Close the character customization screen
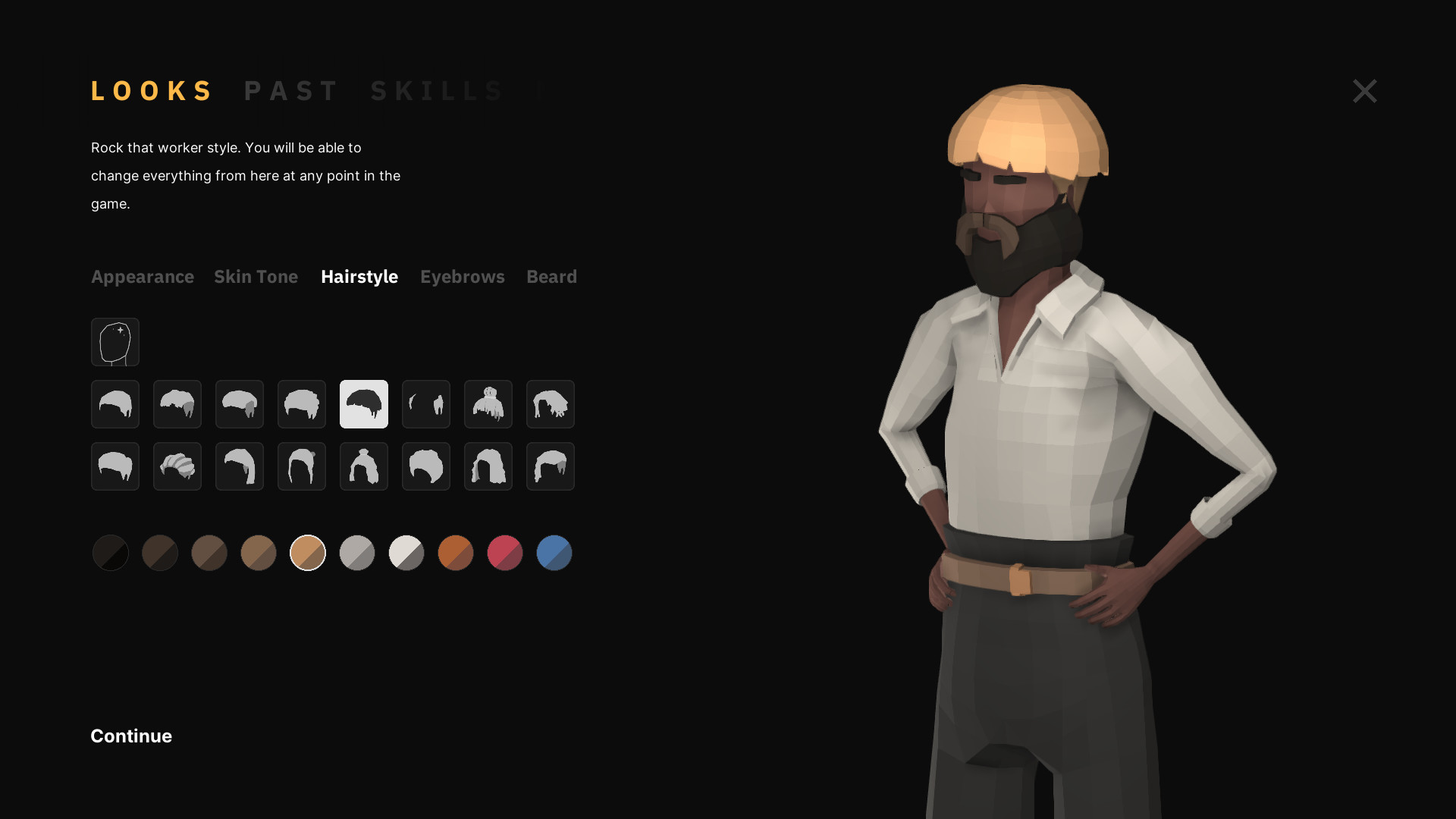 (1363, 91)
